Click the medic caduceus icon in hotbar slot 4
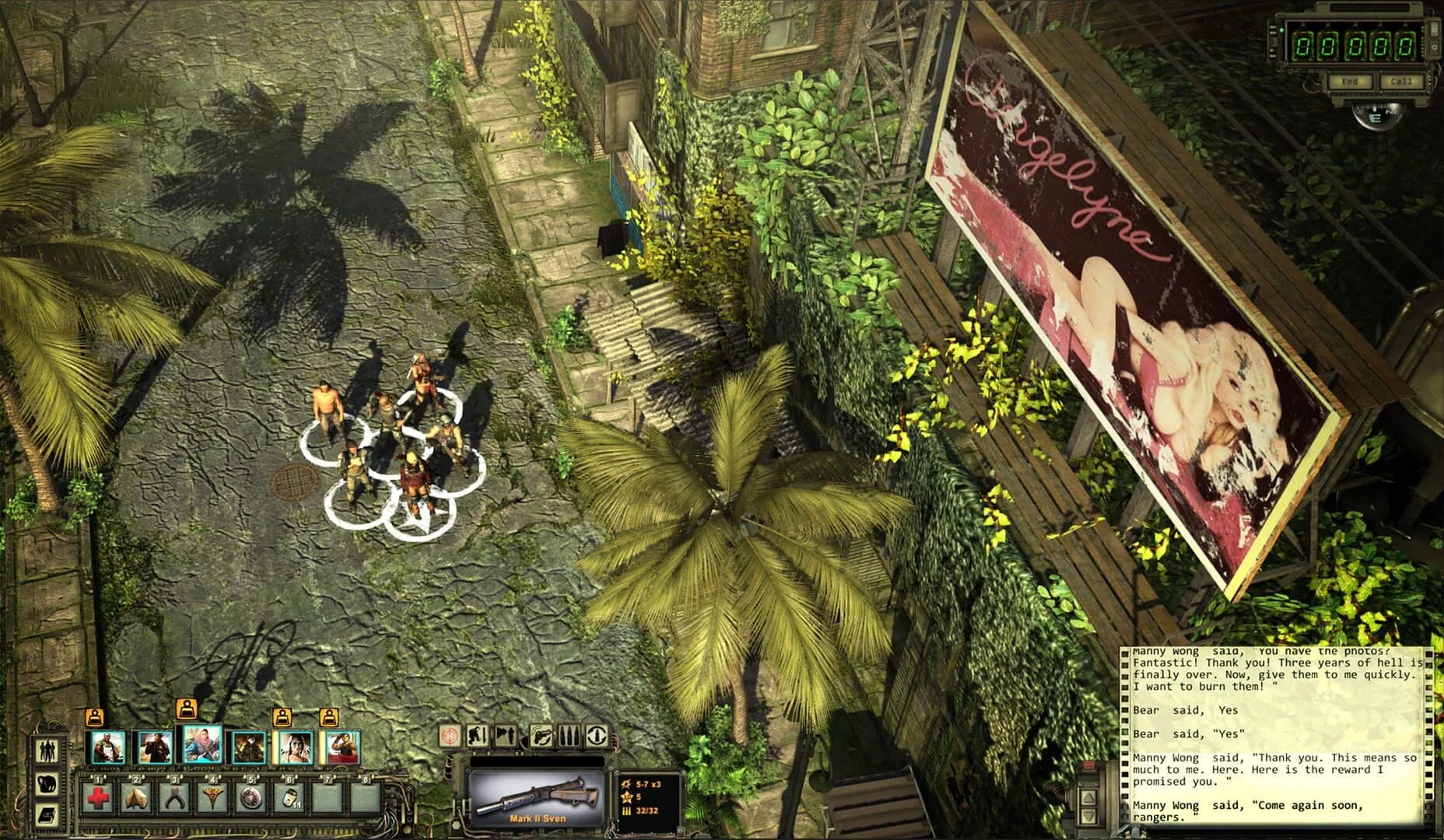 [x=212, y=797]
